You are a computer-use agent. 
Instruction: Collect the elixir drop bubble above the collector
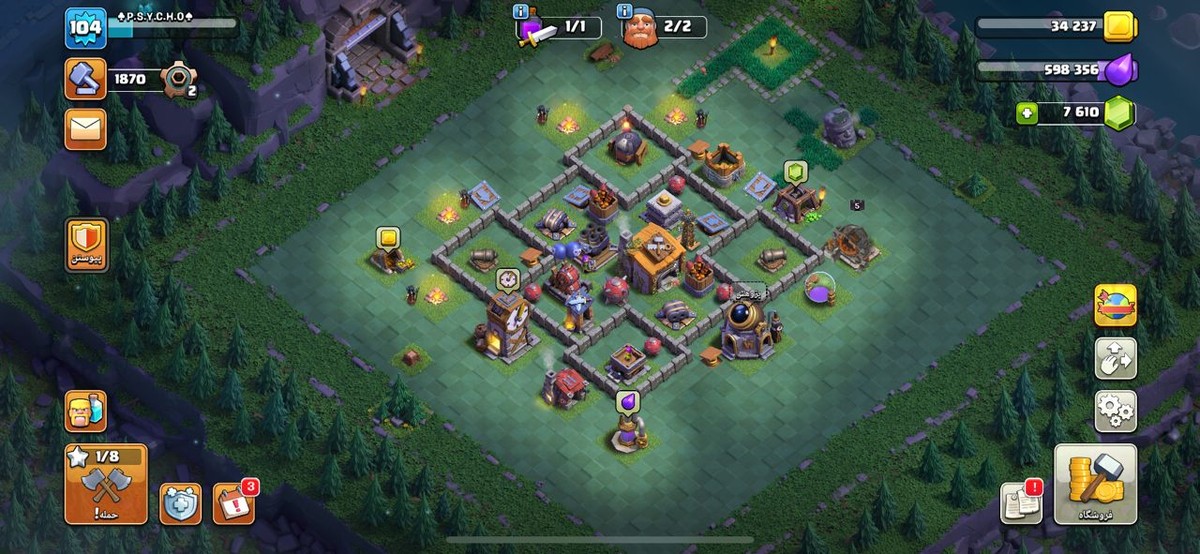coord(630,400)
